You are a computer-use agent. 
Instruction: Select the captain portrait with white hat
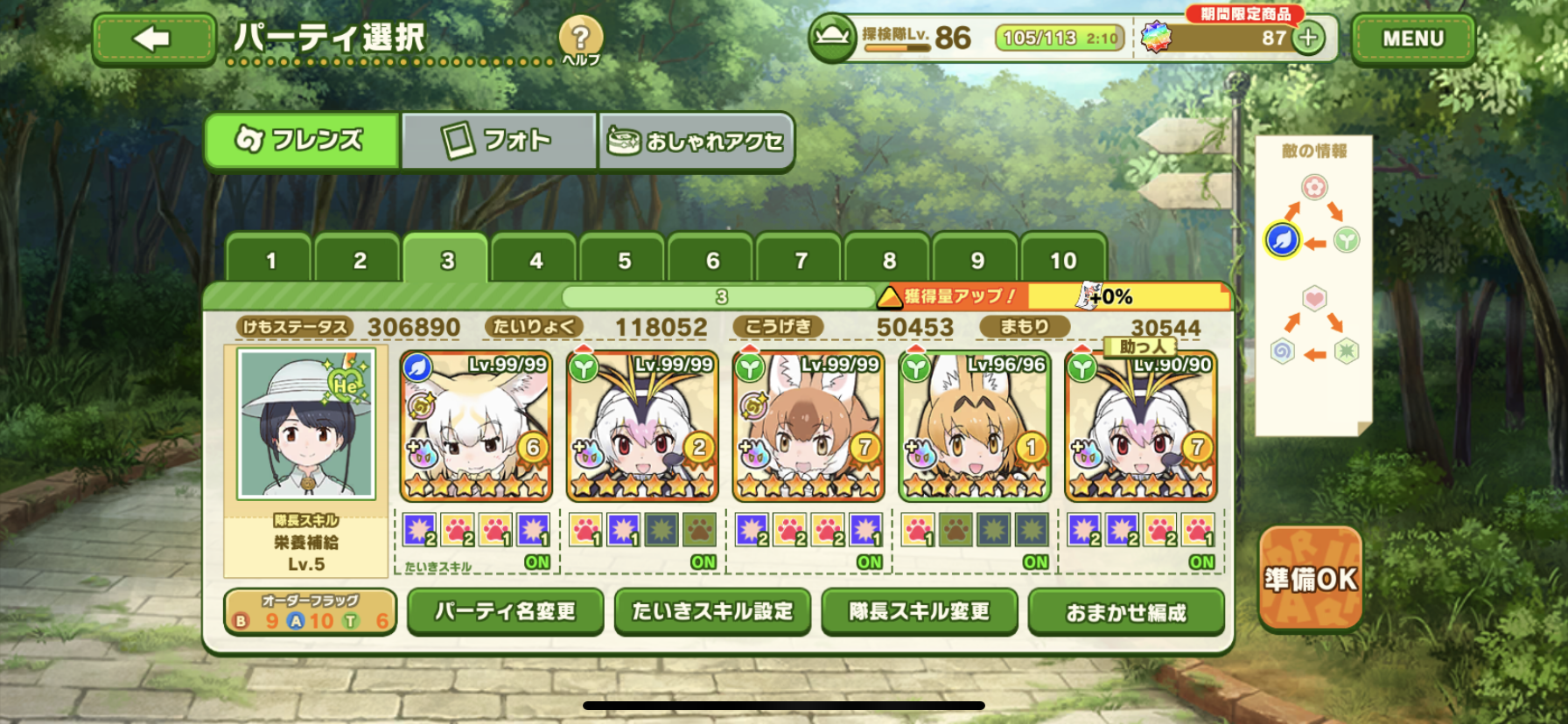pos(306,423)
